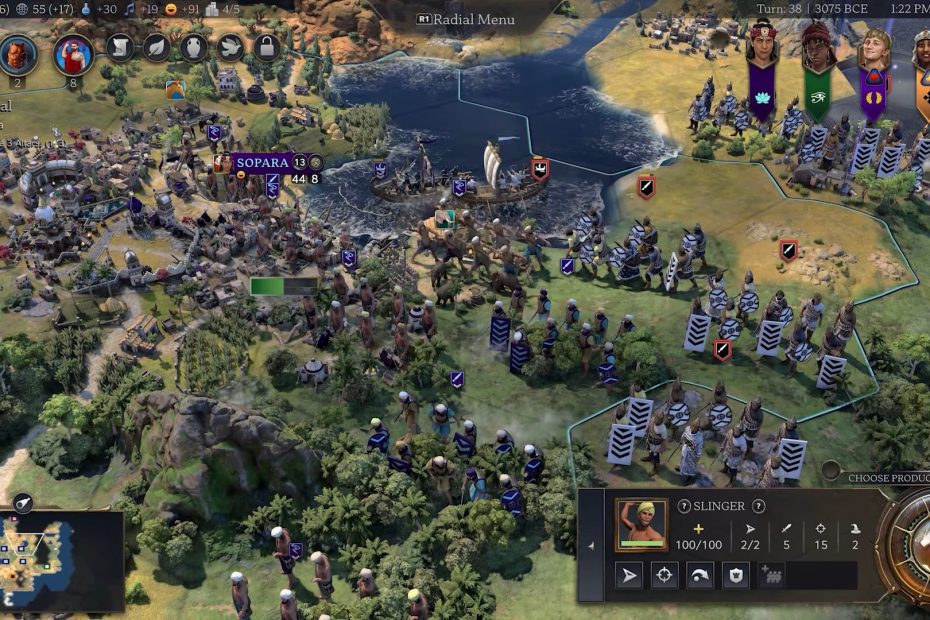Click the Slinger unit portrait
The width and height of the screenshot is (930, 620).
[641, 525]
